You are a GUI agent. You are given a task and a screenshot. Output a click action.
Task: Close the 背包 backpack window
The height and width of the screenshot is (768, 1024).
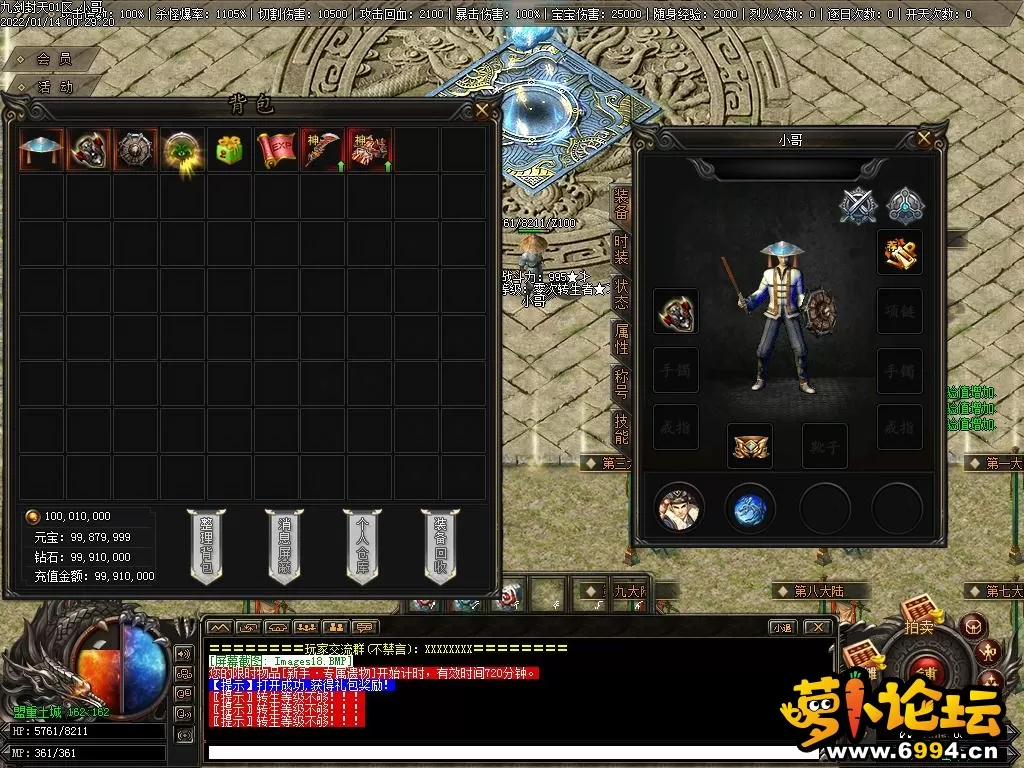pos(482,110)
